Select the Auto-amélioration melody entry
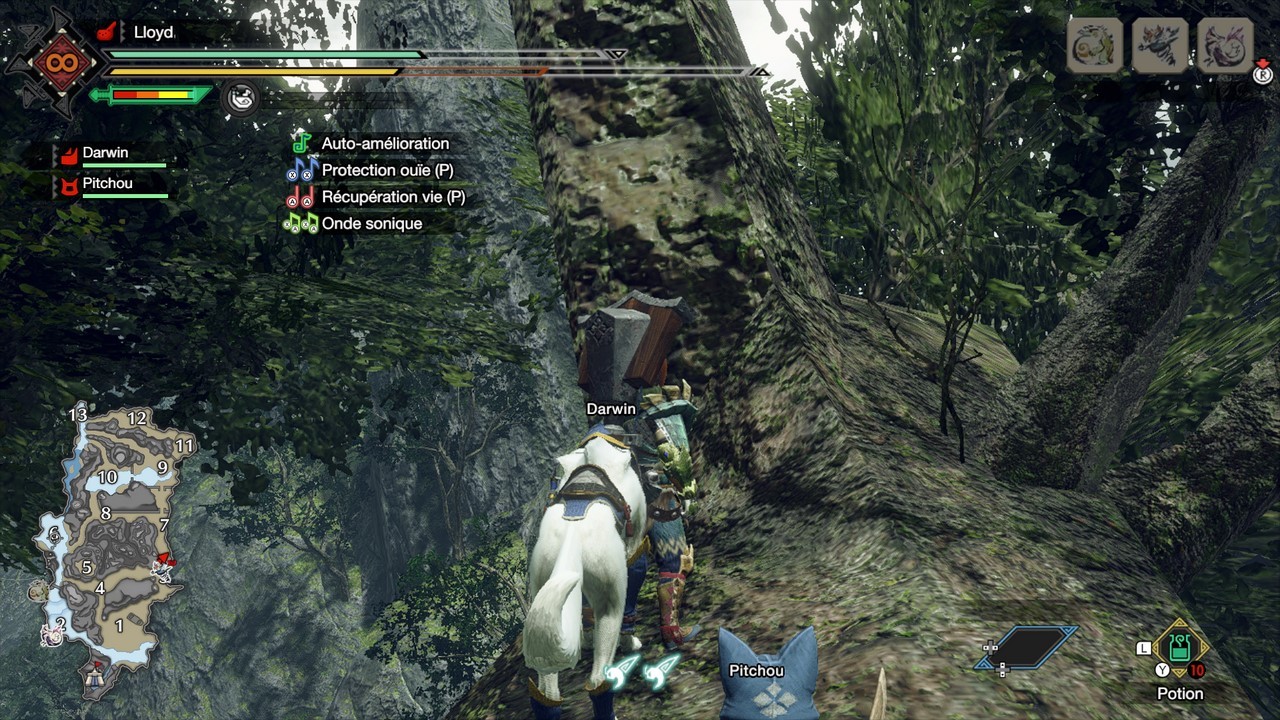The height and width of the screenshot is (720, 1280). pos(385,144)
